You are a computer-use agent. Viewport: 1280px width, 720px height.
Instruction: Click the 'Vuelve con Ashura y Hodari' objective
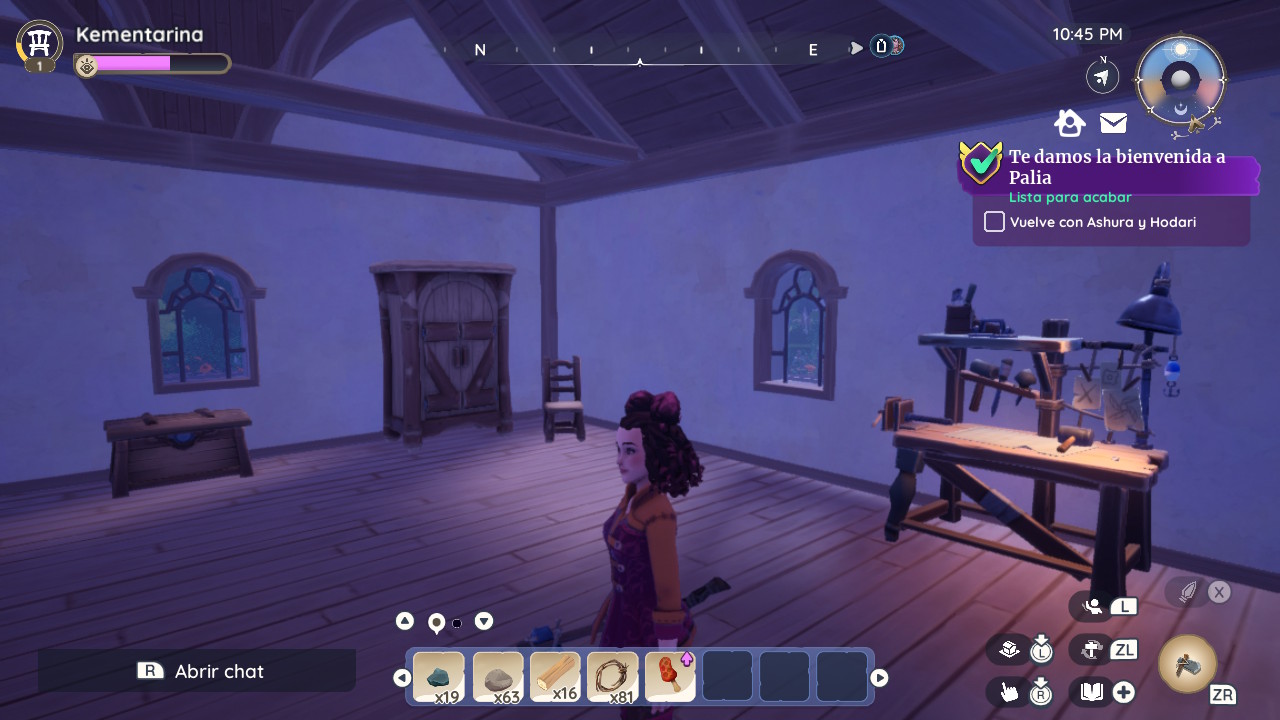[x=1102, y=222]
